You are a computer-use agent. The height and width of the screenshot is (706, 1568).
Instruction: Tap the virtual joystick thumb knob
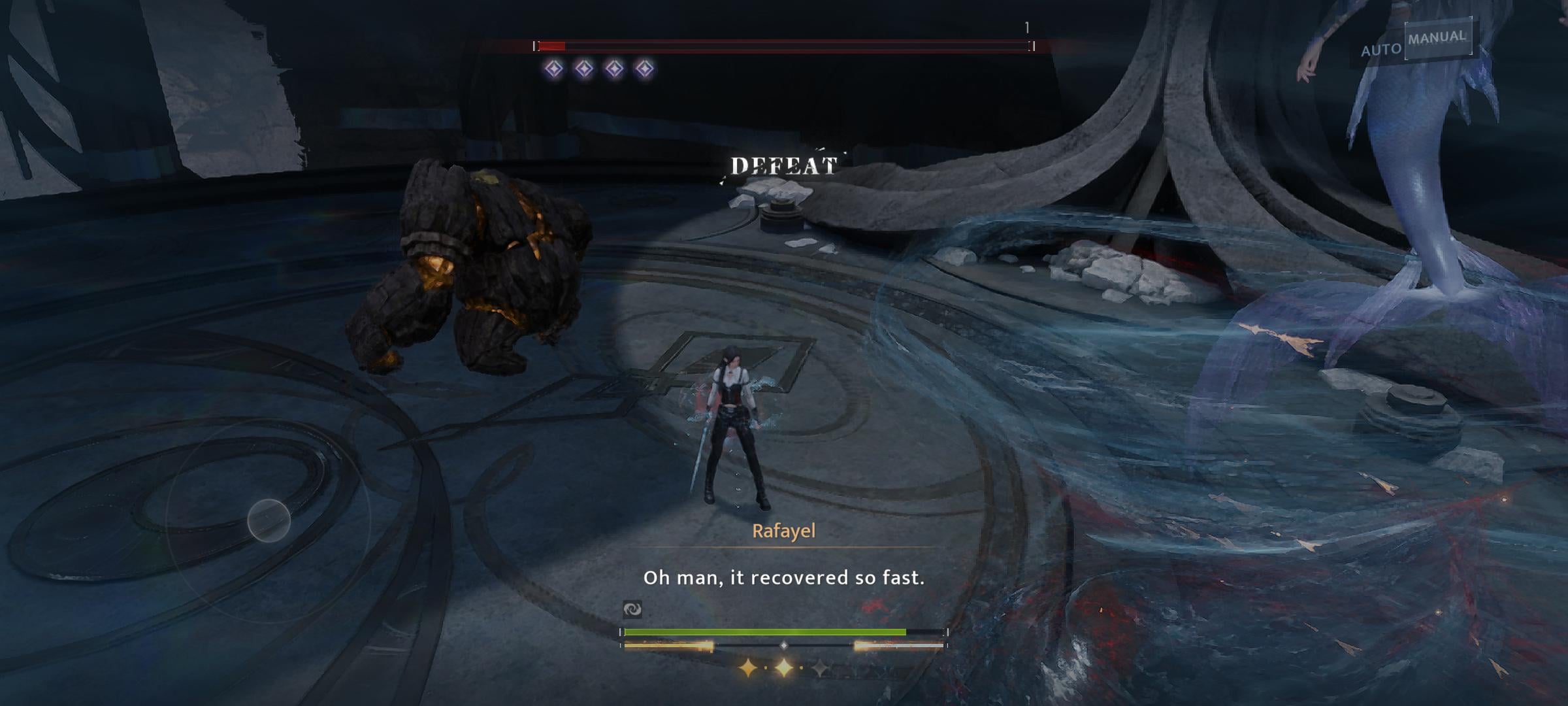pos(269,520)
